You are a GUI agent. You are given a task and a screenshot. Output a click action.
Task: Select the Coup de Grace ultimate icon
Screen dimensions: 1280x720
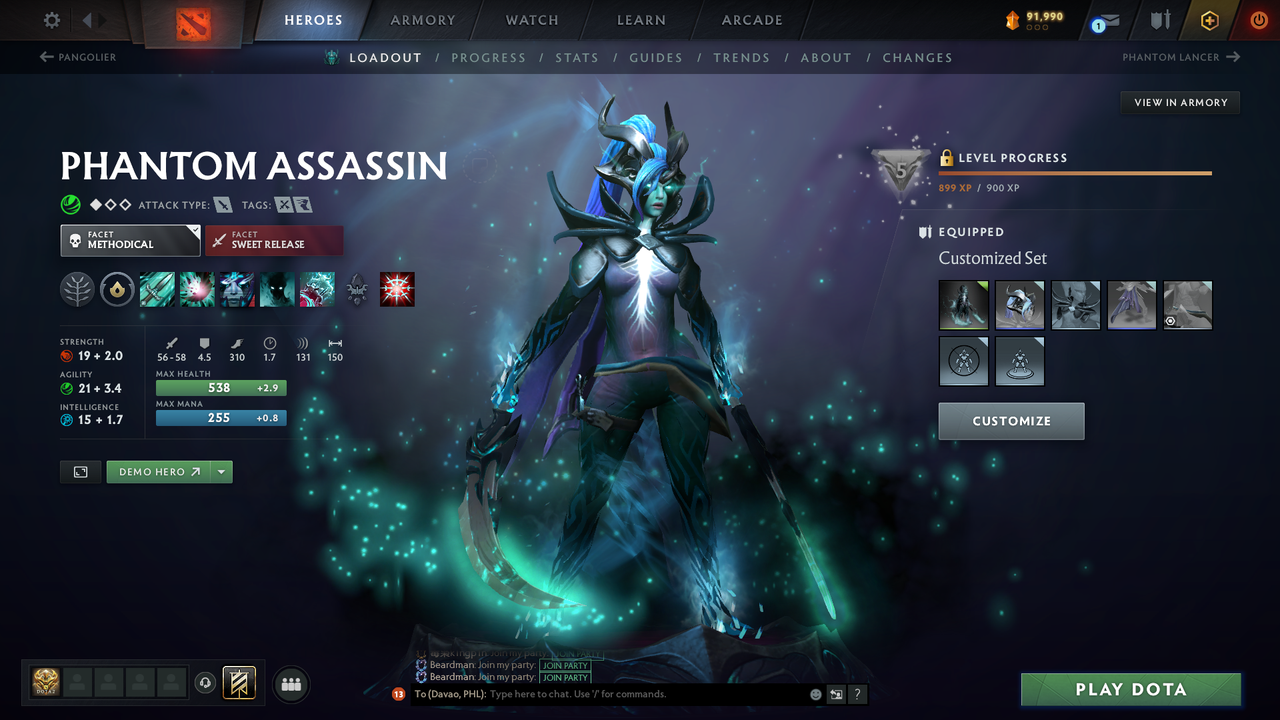(397, 289)
